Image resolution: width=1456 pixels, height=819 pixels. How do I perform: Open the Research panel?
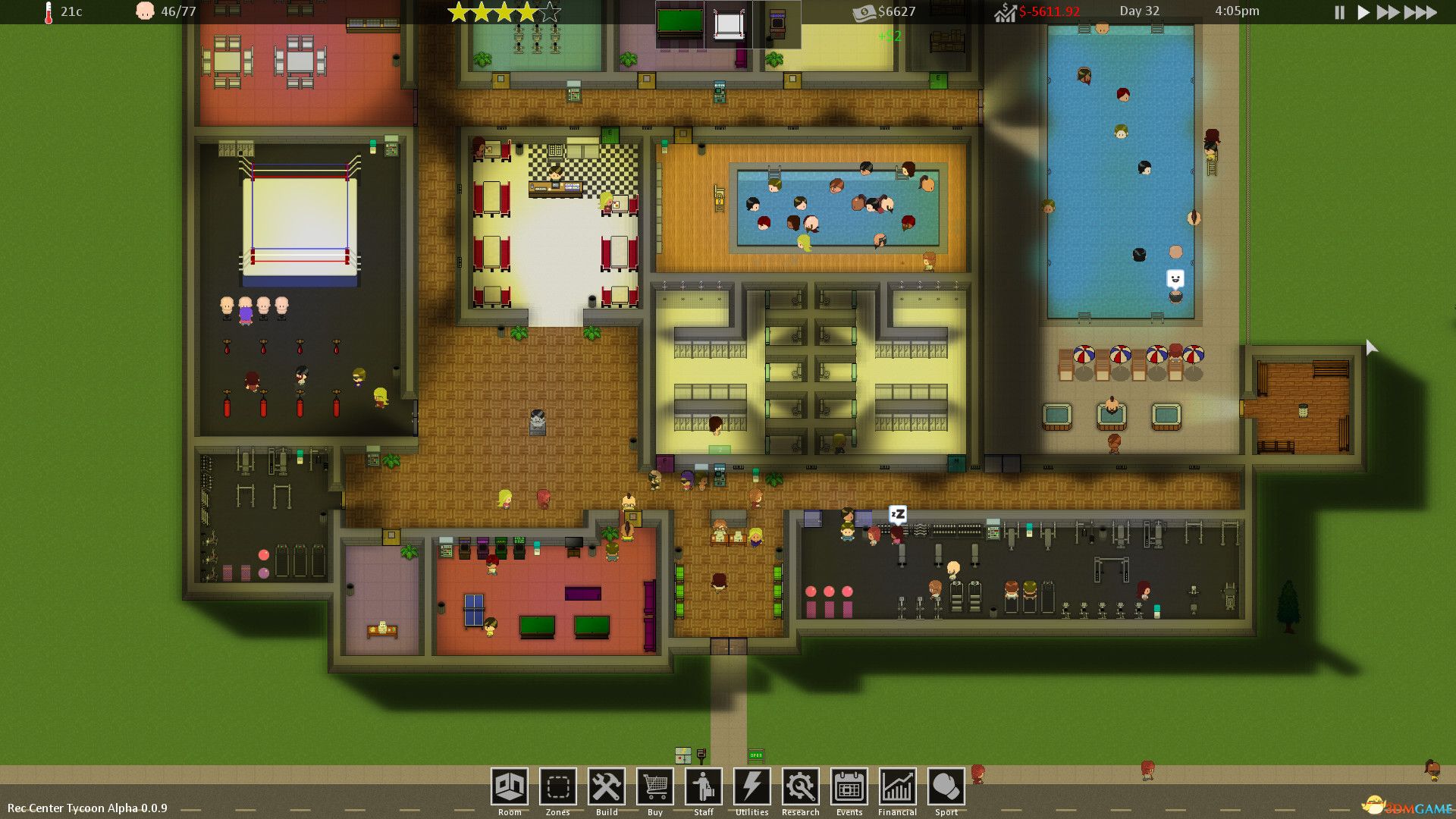point(800,787)
